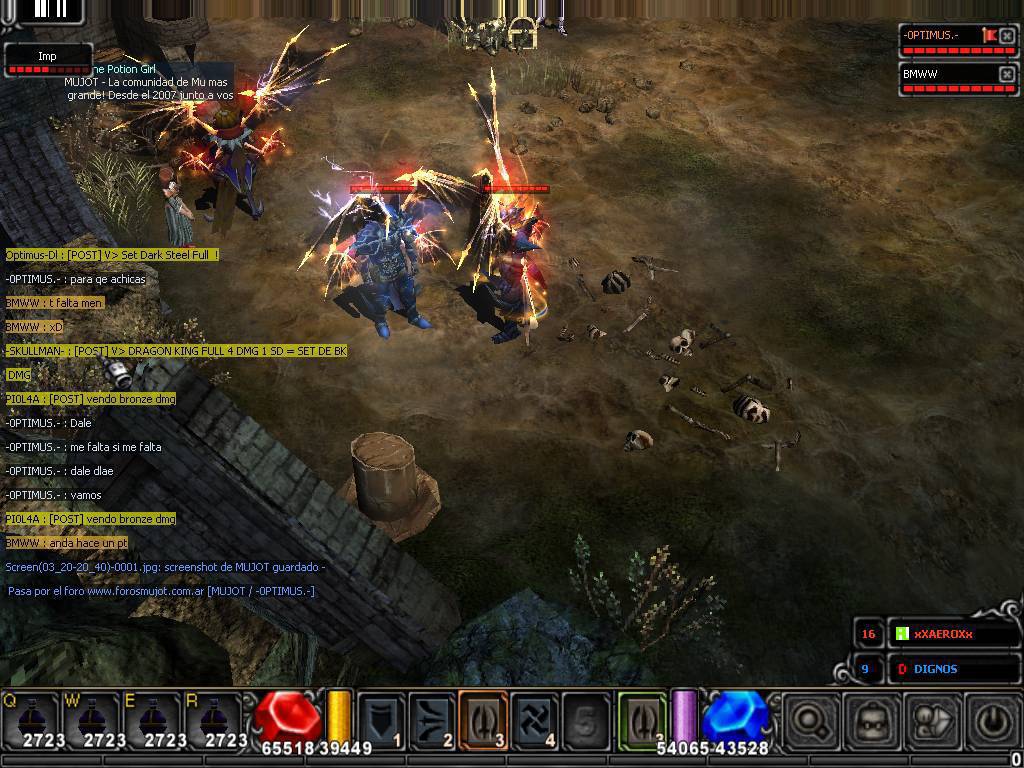The width and height of the screenshot is (1024, 768).
Task: Select the highlighted skill slot 3
Action: point(484,720)
